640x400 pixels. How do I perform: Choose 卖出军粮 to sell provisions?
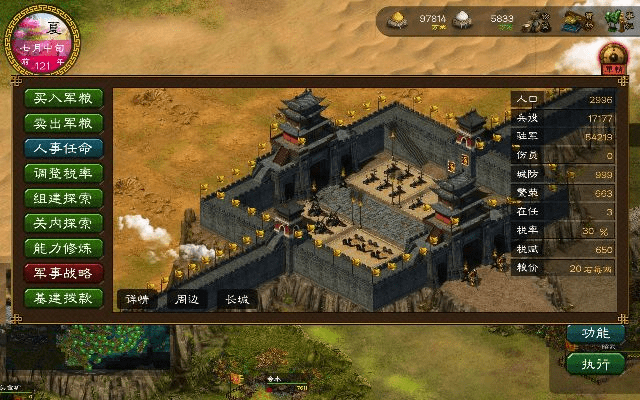pyautogui.click(x=63, y=123)
